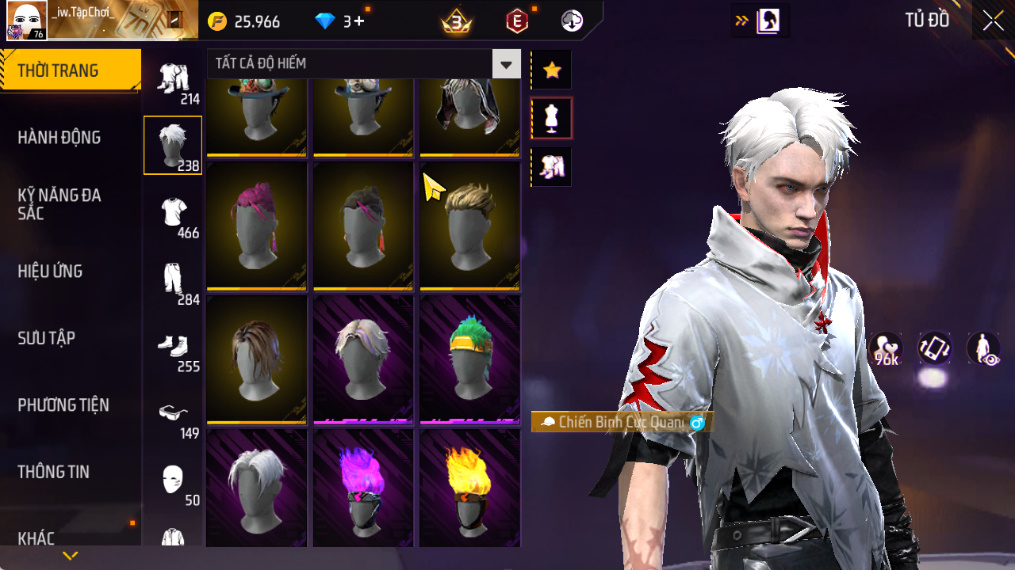
Task: Choose the pink hairstyle item
Action: tap(256, 224)
